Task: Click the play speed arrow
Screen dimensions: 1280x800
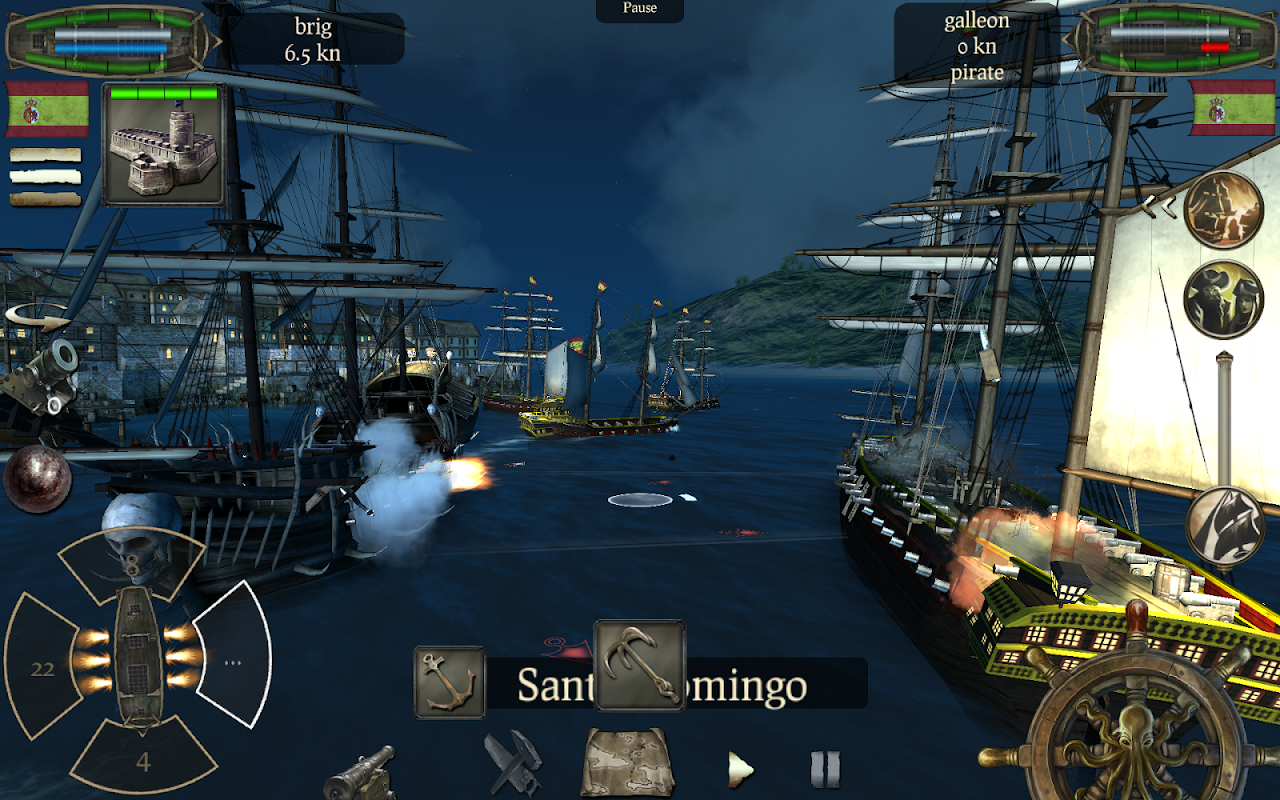Action: point(740,769)
